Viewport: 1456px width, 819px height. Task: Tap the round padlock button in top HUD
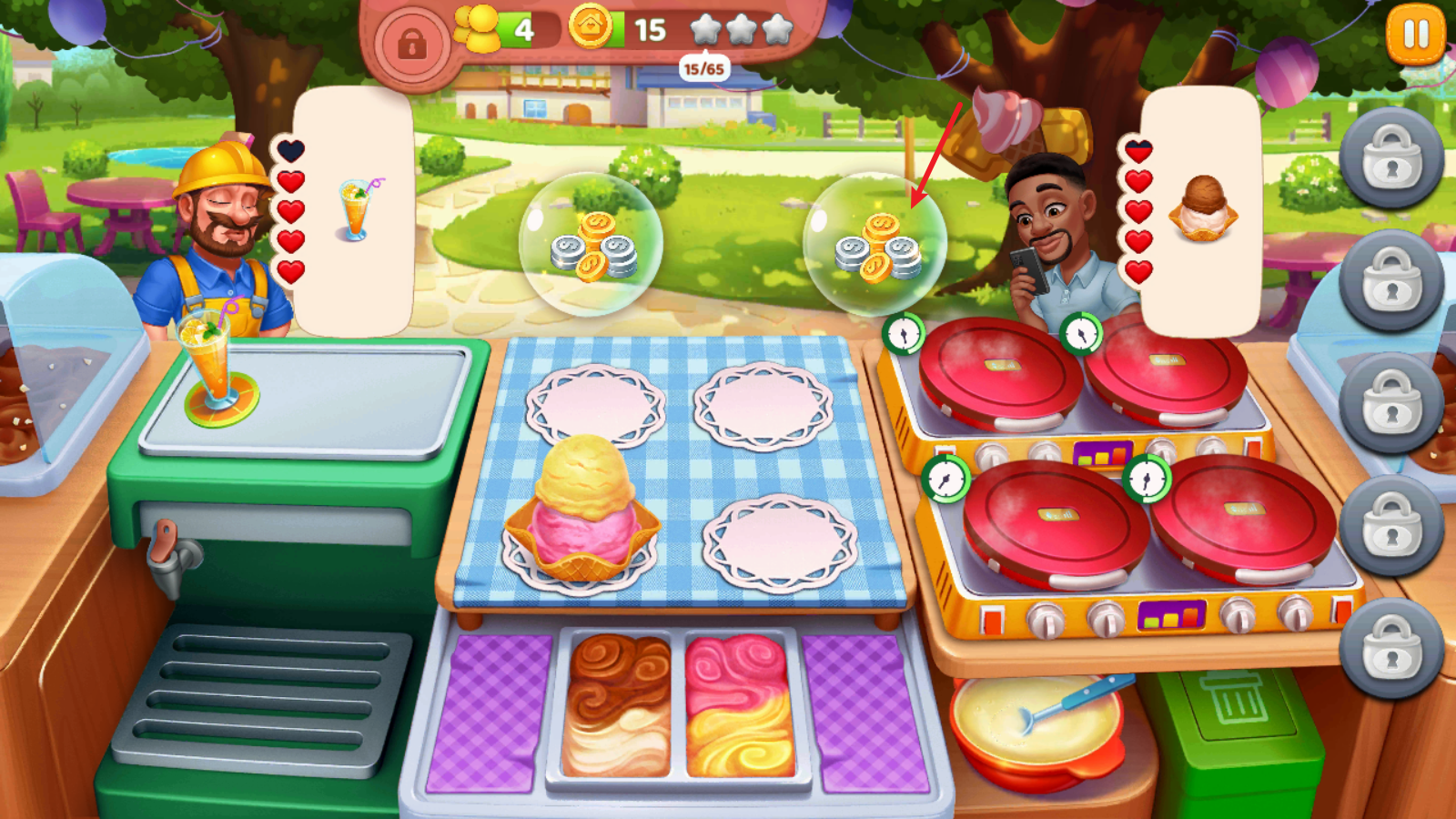coord(411,43)
